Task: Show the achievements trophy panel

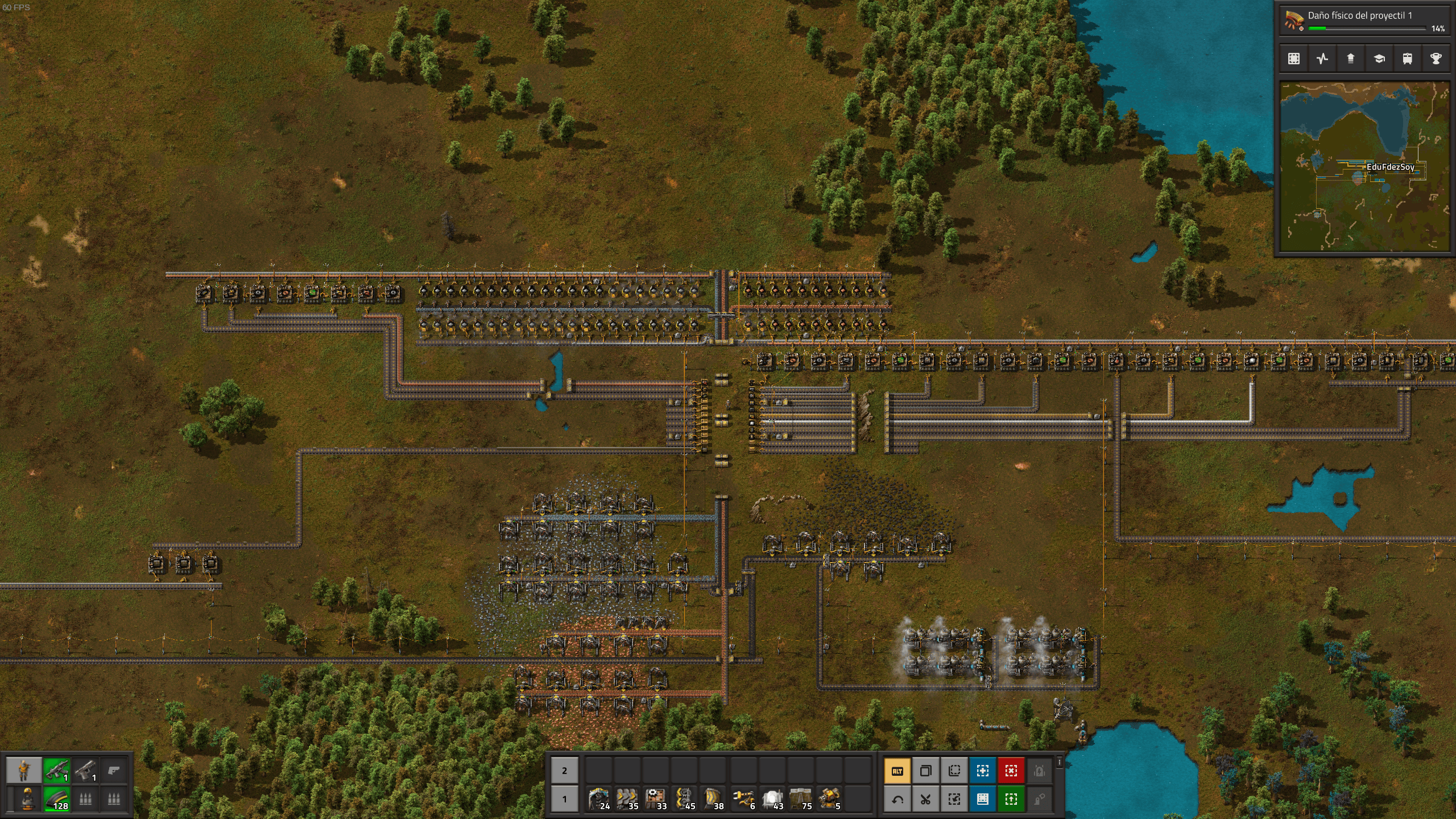Action: [x=1436, y=59]
